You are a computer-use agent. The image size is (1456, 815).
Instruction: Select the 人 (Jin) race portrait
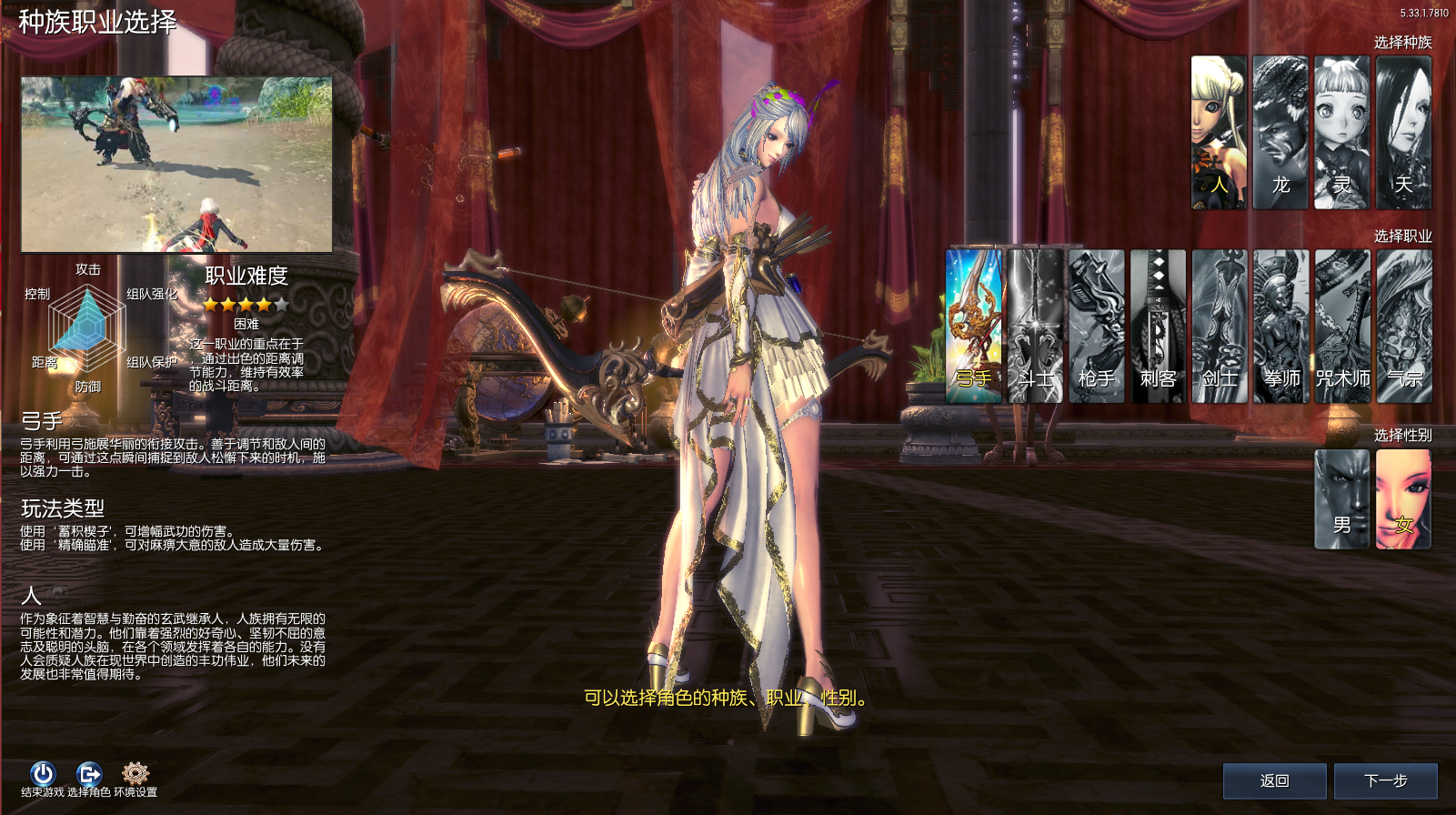(x=1219, y=133)
